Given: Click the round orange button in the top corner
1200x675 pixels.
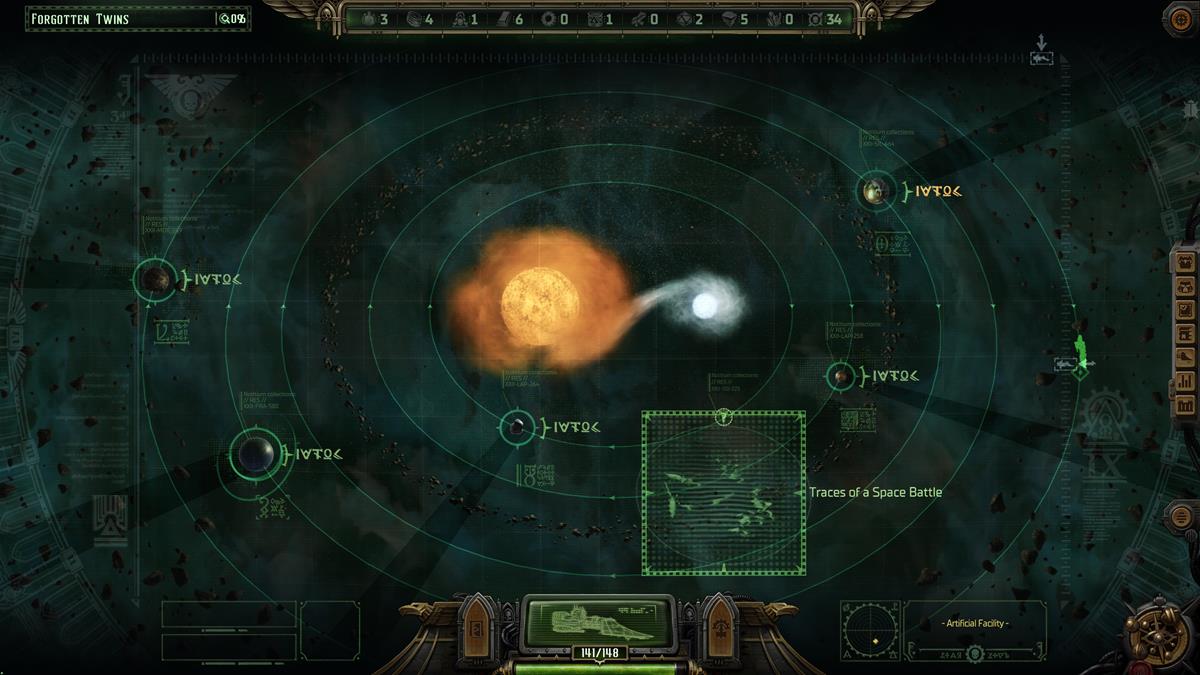Looking at the screenshot, I should coord(1180,18).
